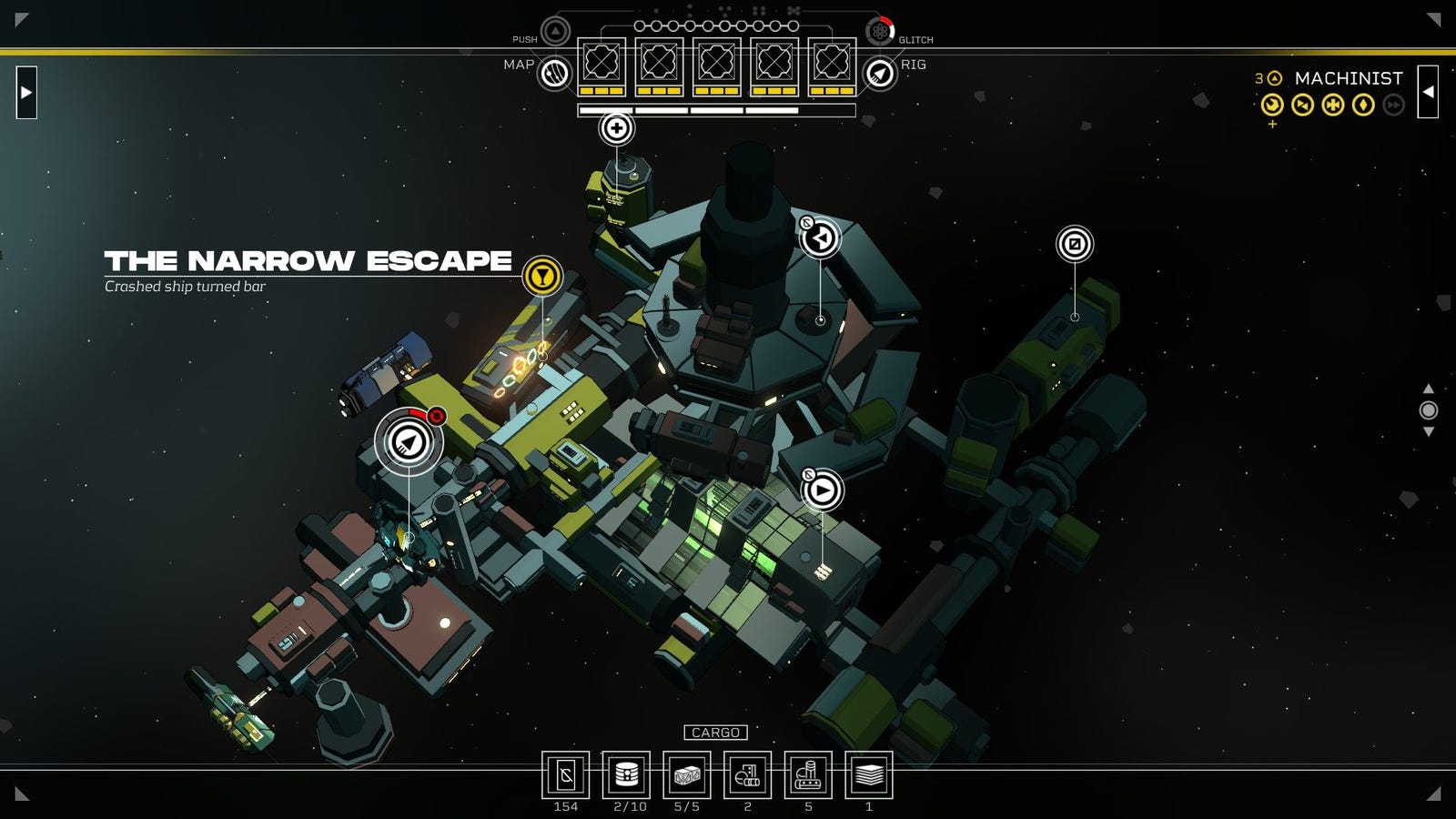Open the RIG ship screen
Screen dimensions: 1456x819
879,73
